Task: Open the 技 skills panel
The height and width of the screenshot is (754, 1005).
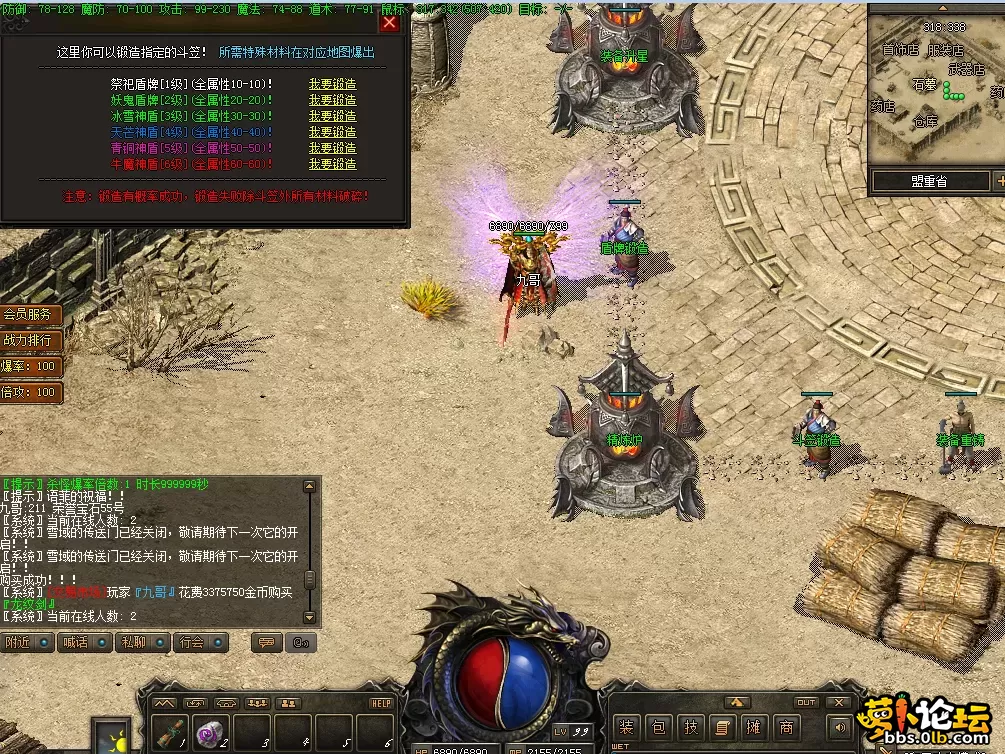Action: (690, 727)
